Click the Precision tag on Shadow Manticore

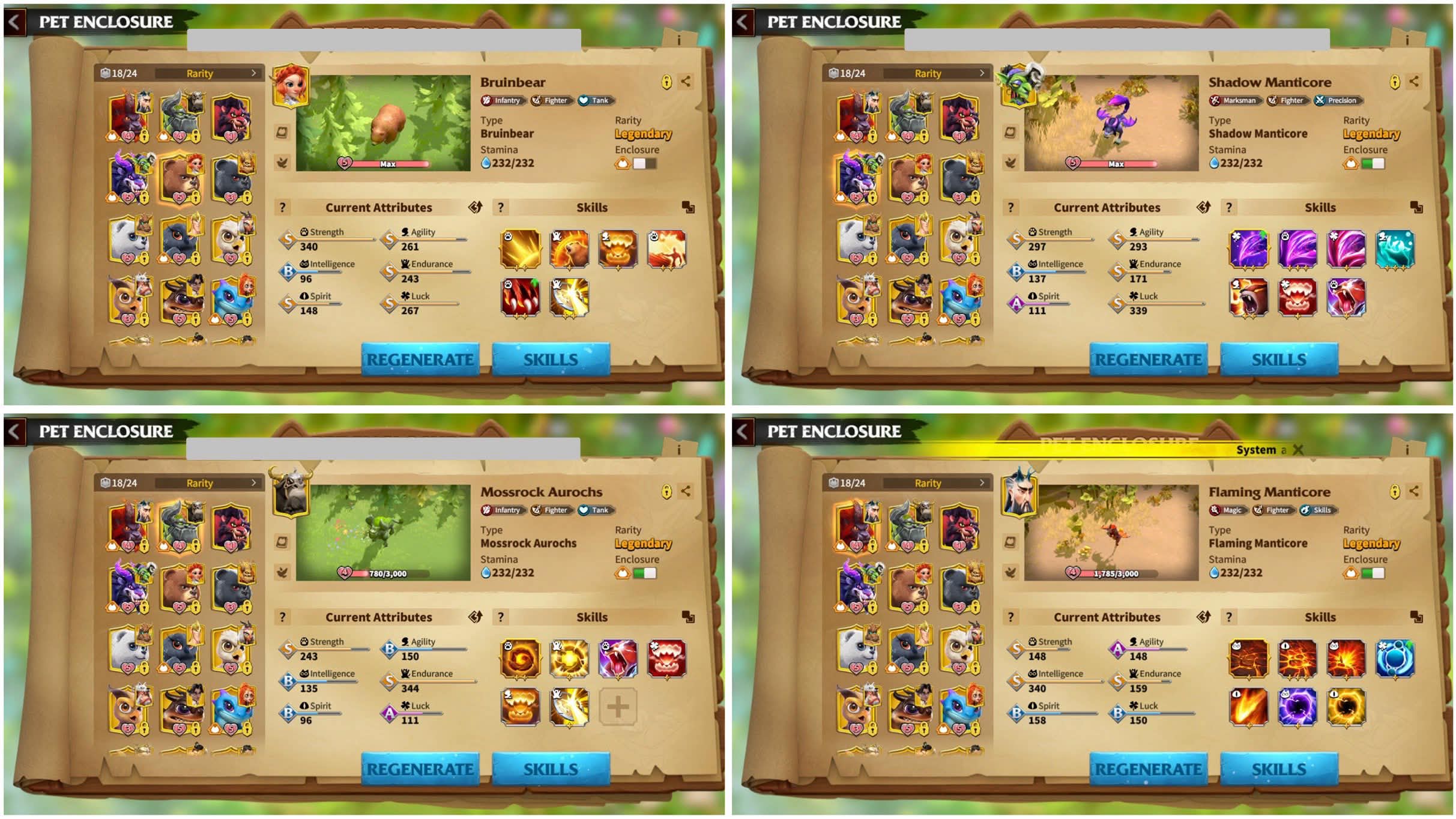pos(1337,101)
